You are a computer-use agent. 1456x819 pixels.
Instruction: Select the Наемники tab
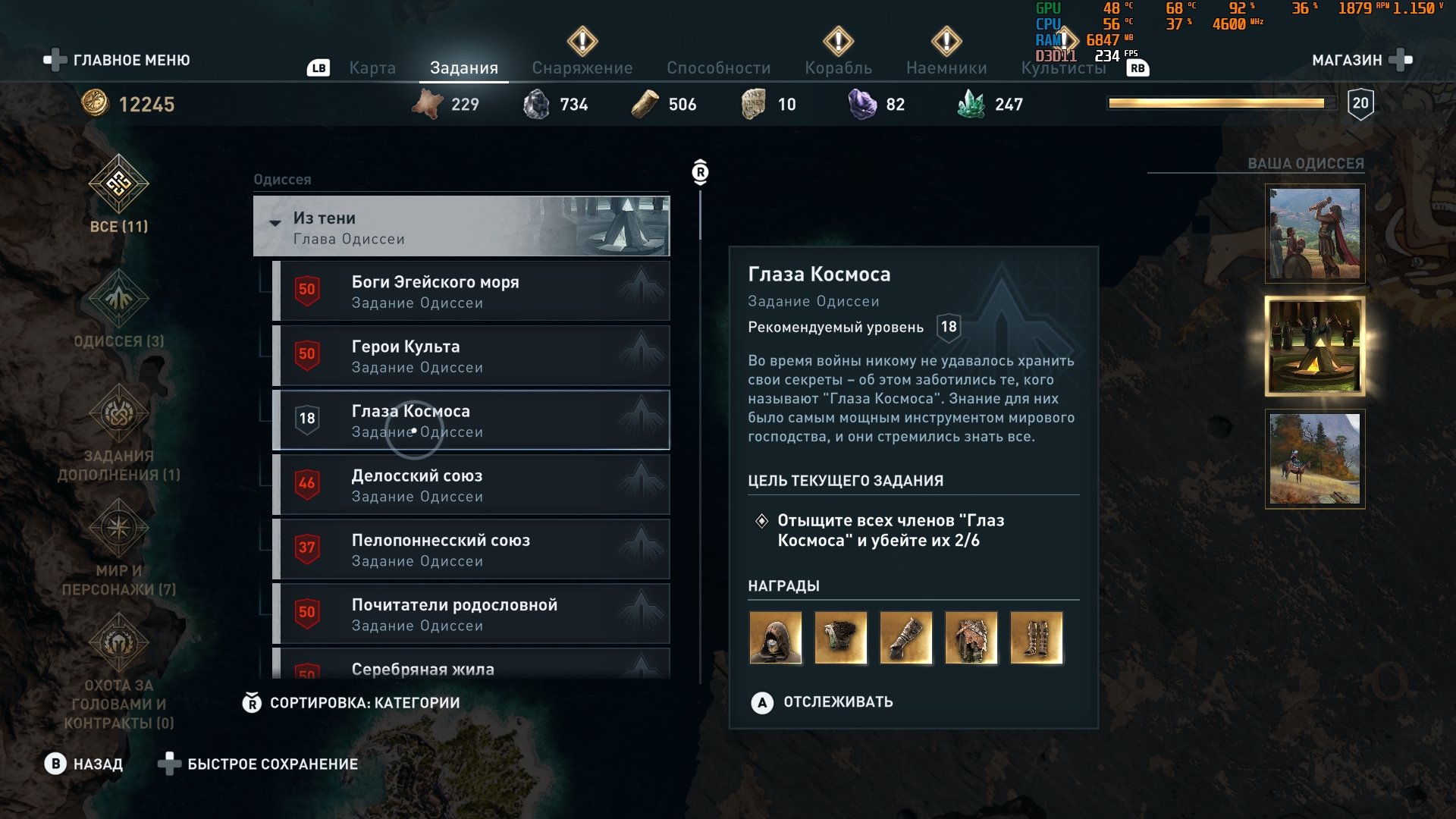pyautogui.click(x=946, y=68)
